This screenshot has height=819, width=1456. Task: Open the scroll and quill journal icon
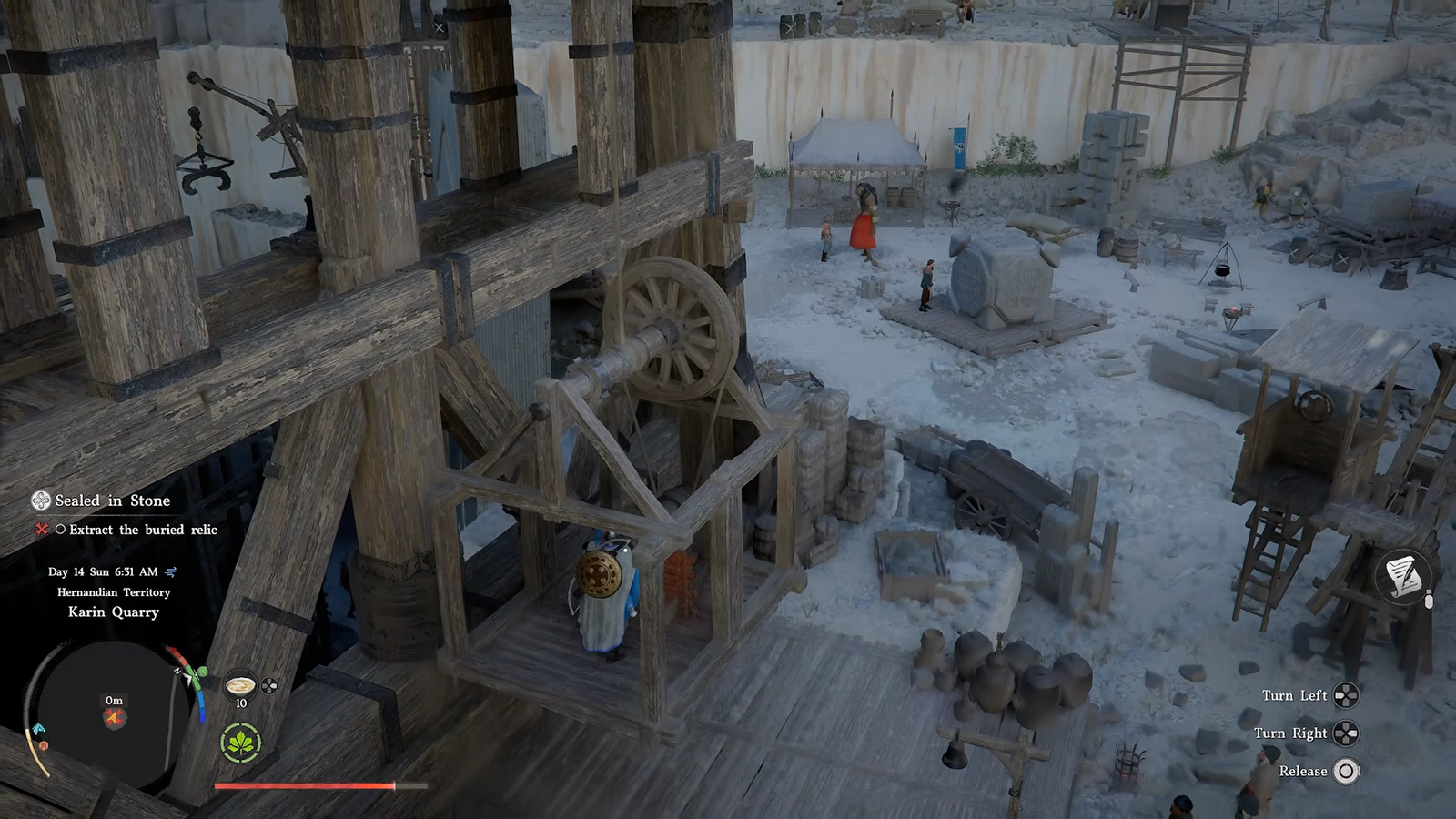[x=1402, y=575]
